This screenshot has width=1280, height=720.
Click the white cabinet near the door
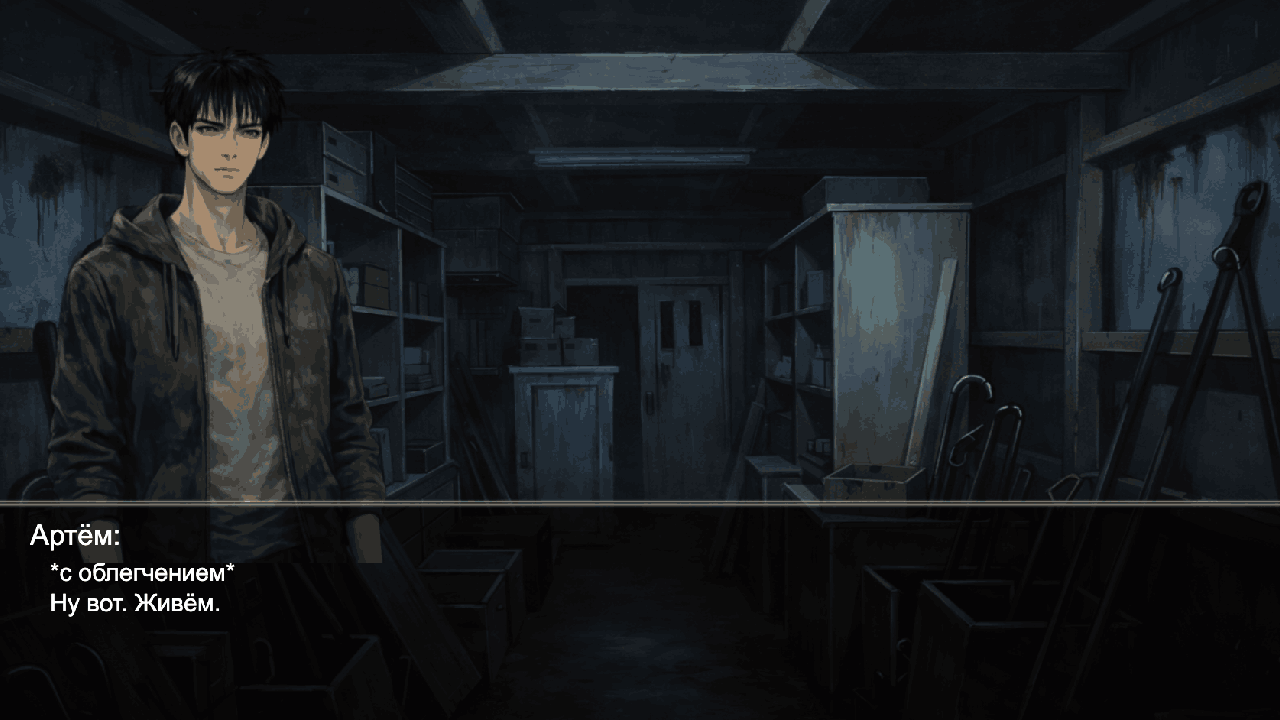coord(565,430)
